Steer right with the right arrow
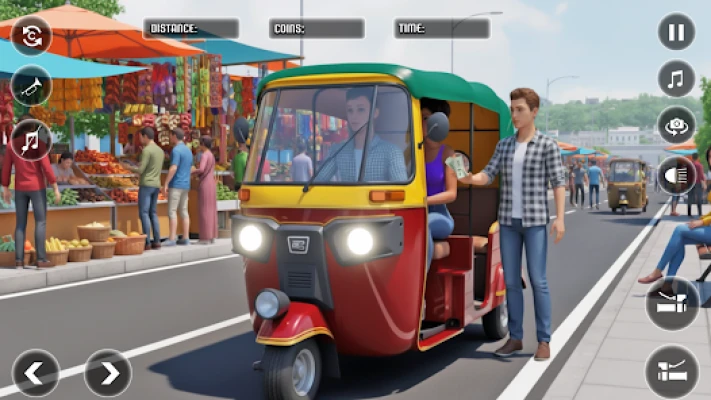This screenshot has width=711, height=400. click(x=107, y=373)
